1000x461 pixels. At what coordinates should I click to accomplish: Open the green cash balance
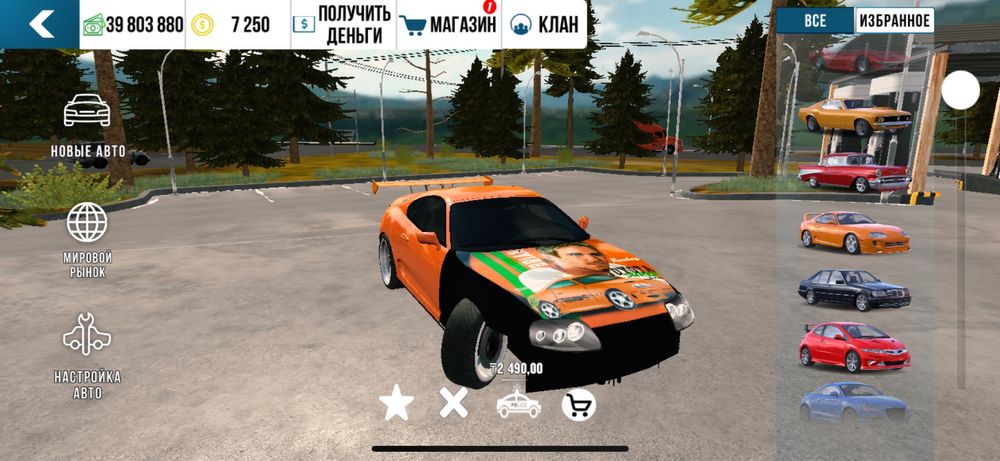coord(133,25)
